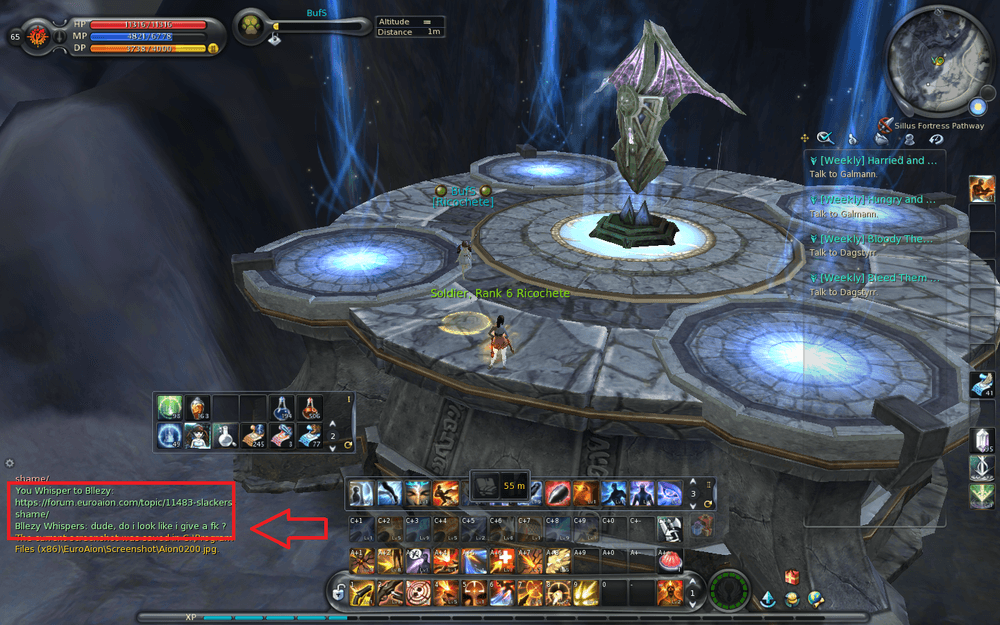Click the chat settings gear icon
The image size is (1000, 625).
10,463
